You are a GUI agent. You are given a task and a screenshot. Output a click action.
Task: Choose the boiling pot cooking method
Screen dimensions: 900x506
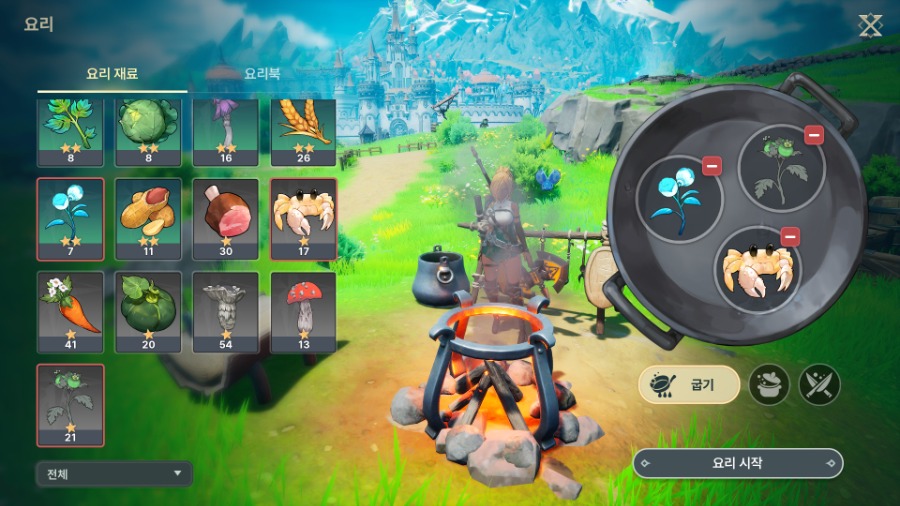(x=769, y=384)
